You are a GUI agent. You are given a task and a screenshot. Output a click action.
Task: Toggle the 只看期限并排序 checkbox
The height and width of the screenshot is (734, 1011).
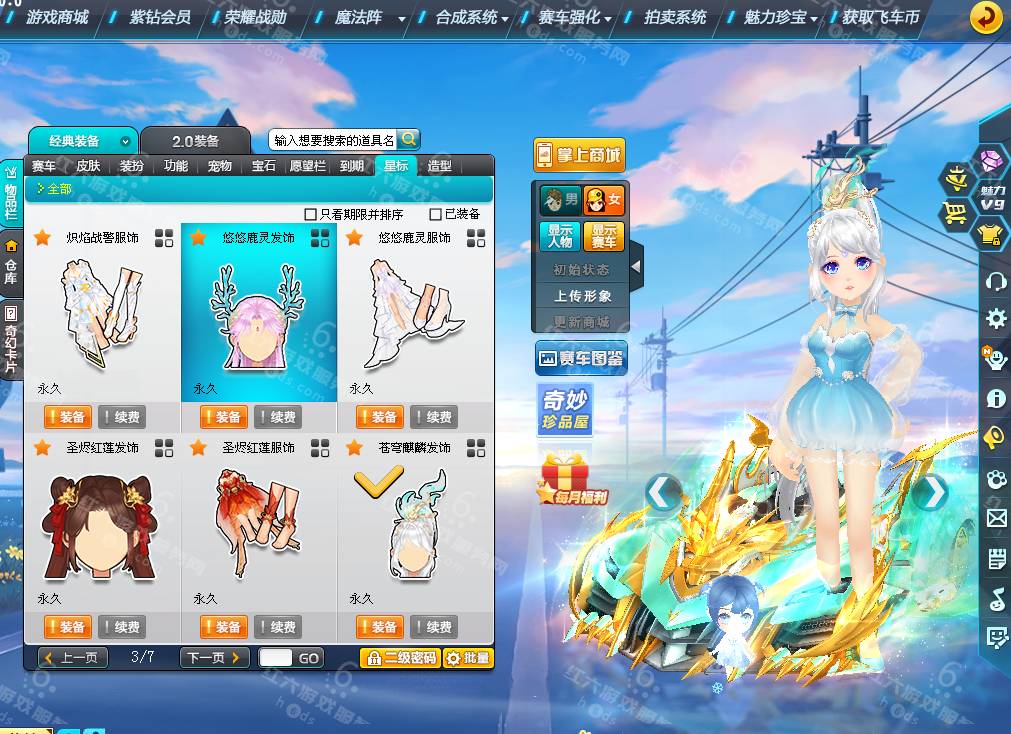(x=311, y=214)
